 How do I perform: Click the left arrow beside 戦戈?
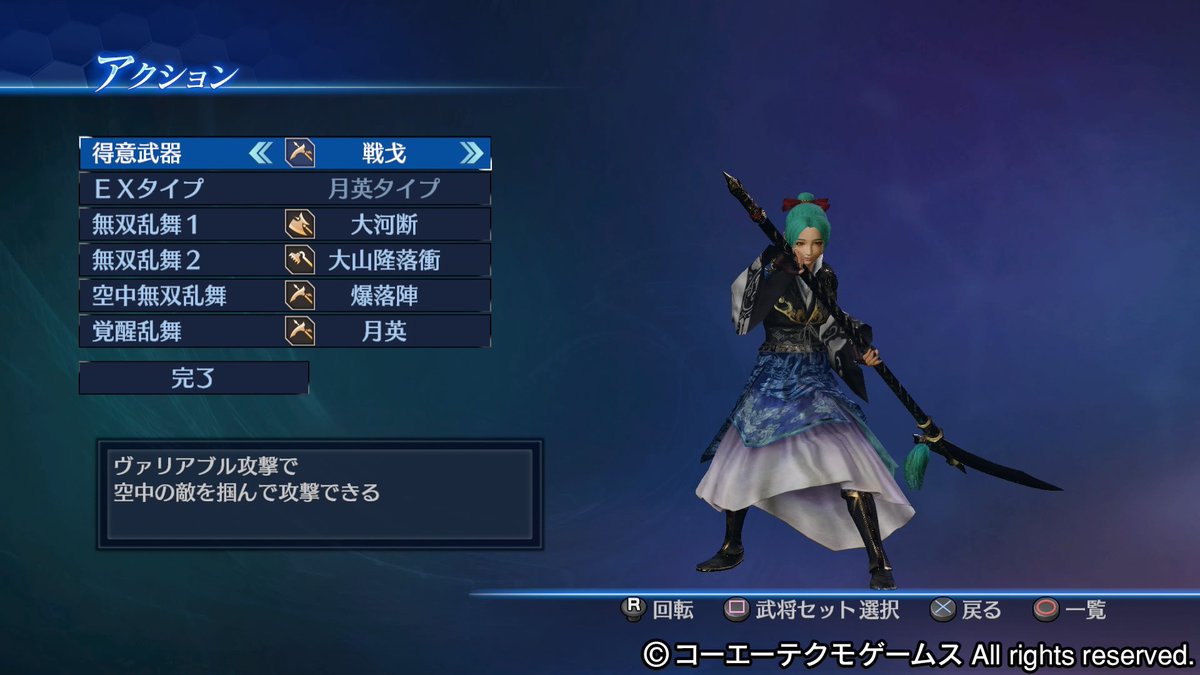tap(260, 153)
